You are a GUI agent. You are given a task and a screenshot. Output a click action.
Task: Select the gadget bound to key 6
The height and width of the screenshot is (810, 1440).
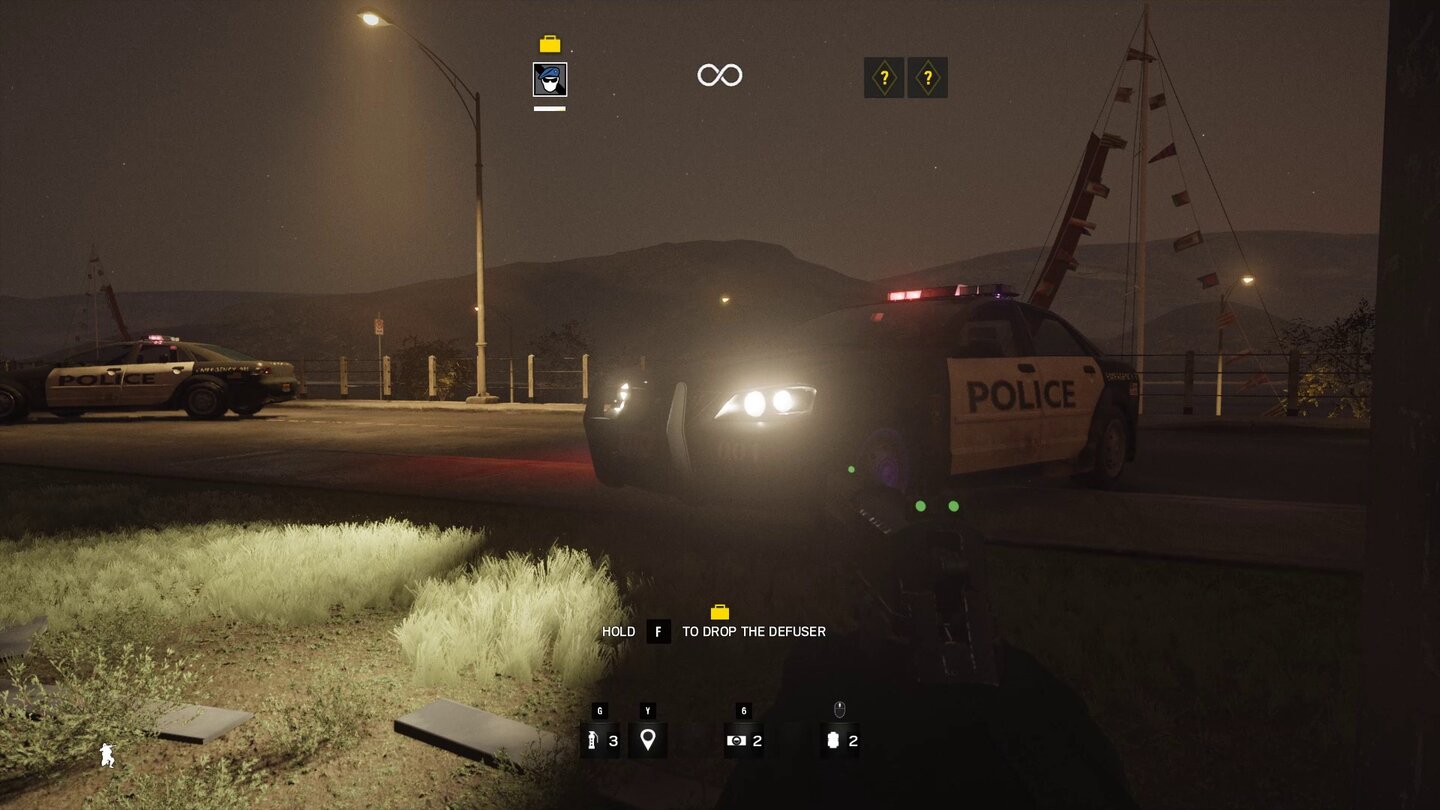pyautogui.click(x=744, y=741)
